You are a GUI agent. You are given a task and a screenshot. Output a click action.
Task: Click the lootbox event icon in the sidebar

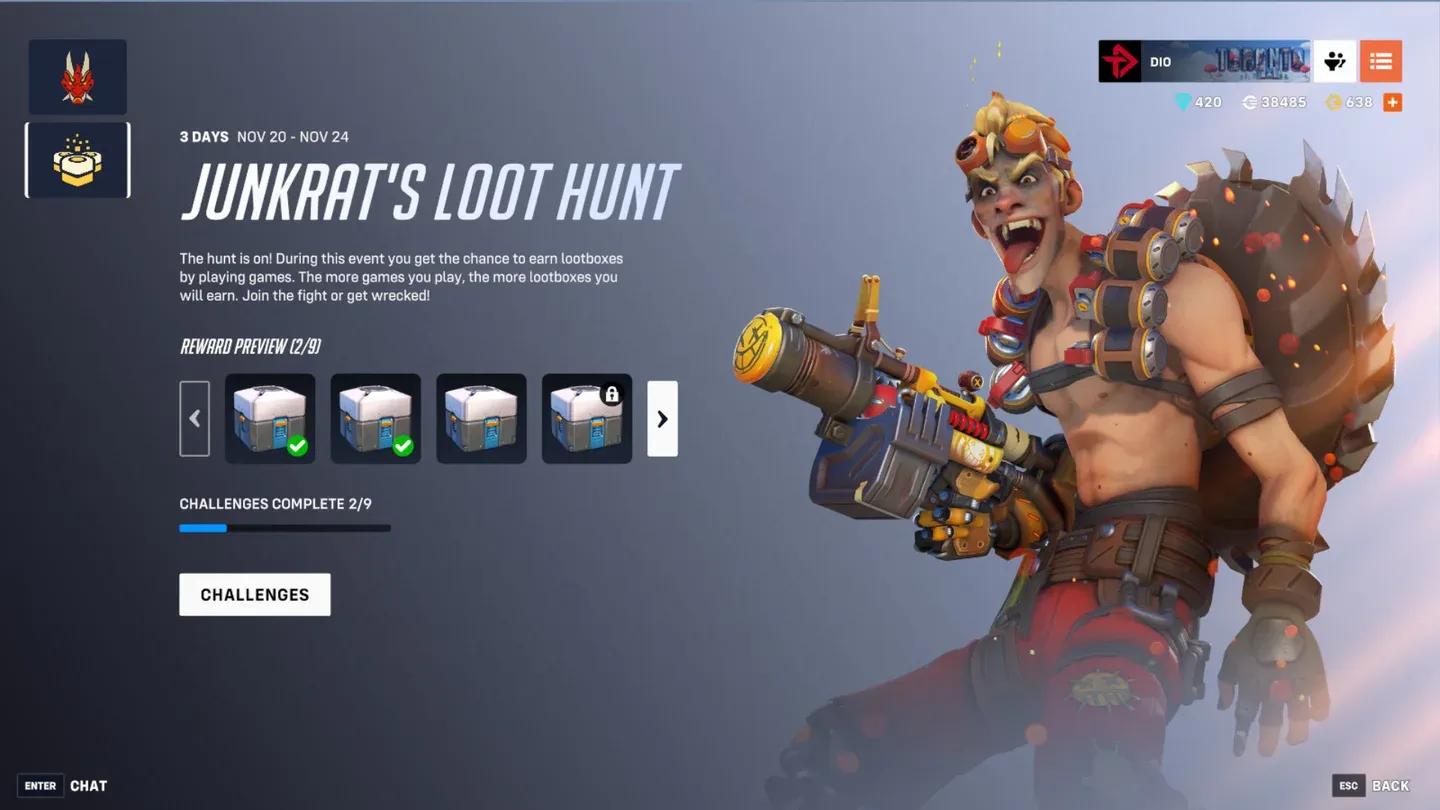coord(77,162)
